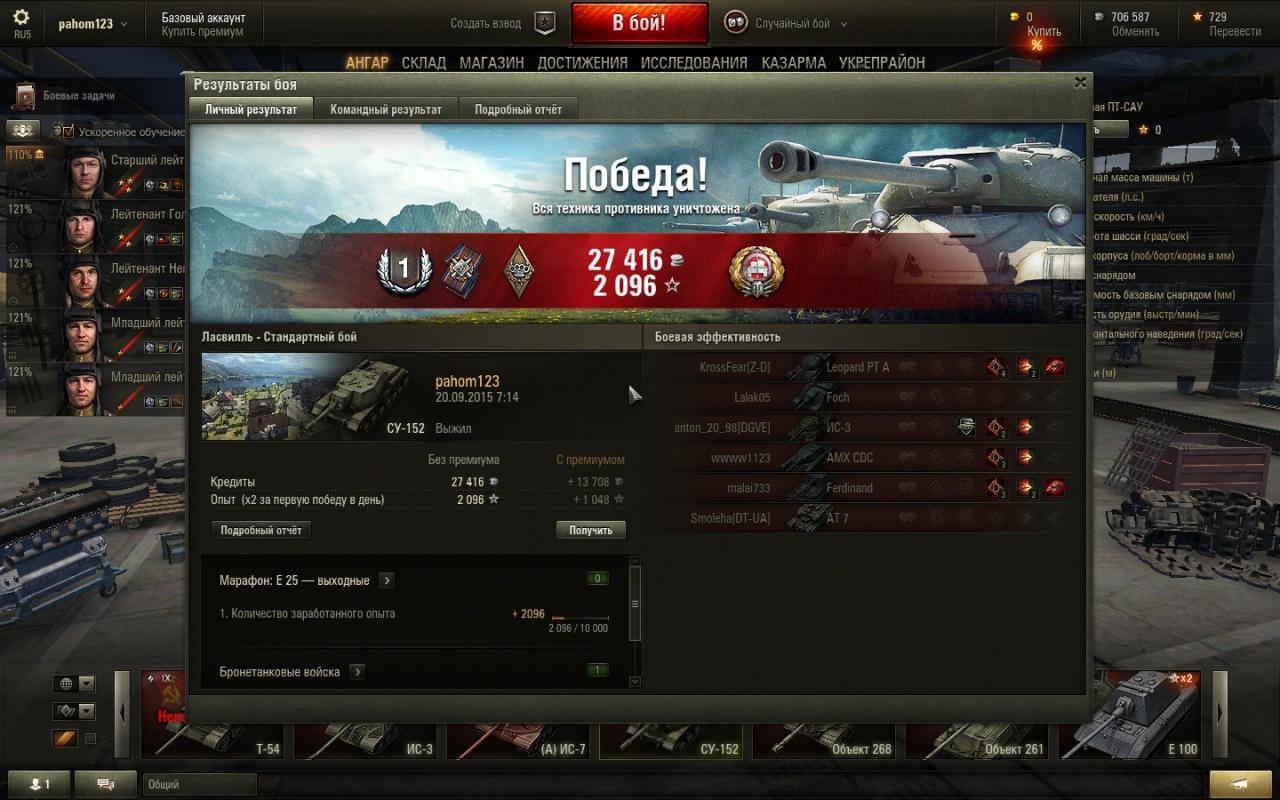The width and height of the screenshot is (1280, 800).
Task: Click the Подробный отчёт button below credits
Action: tap(261, 530)
